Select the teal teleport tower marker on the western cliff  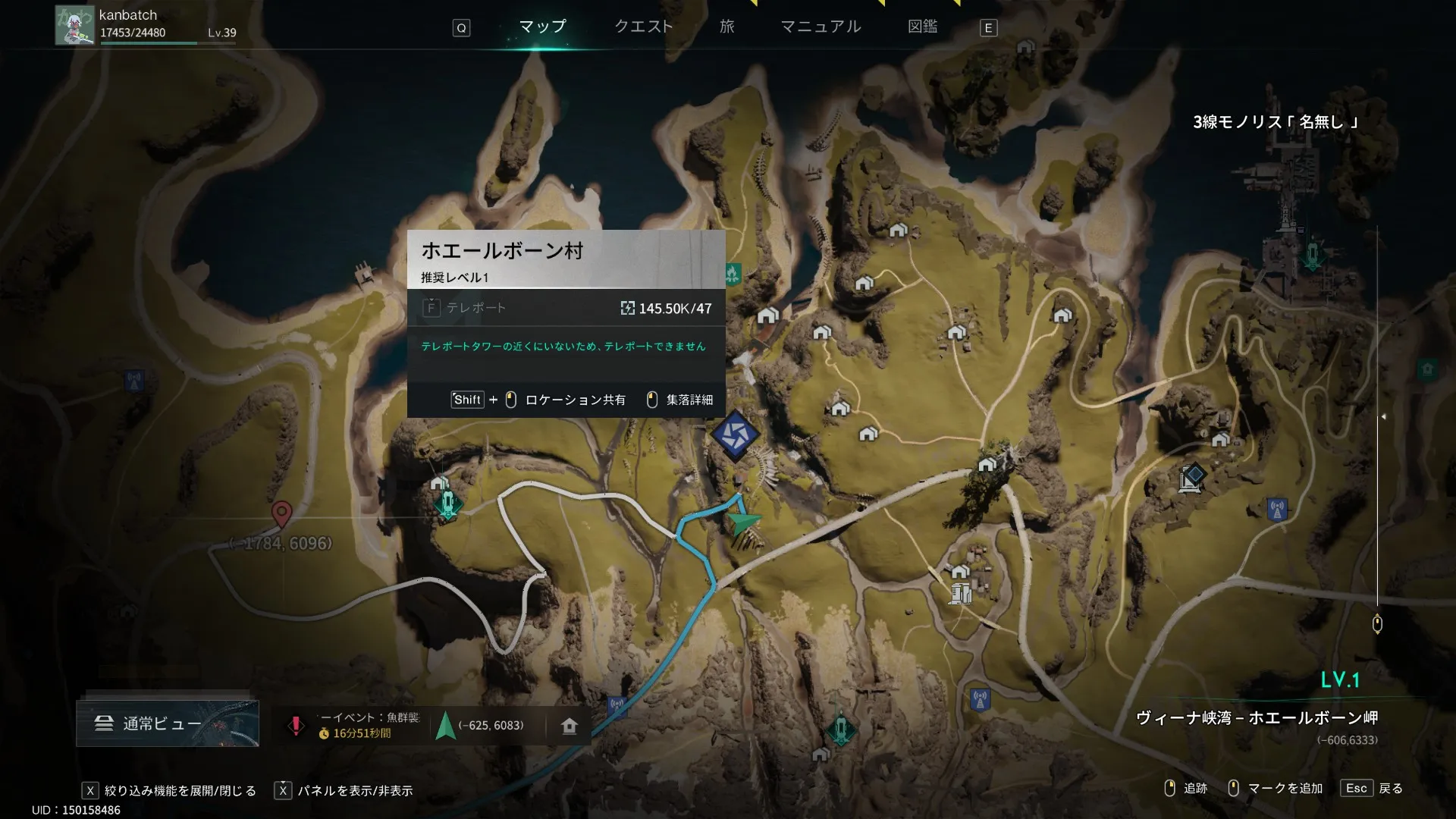[448, 503]
